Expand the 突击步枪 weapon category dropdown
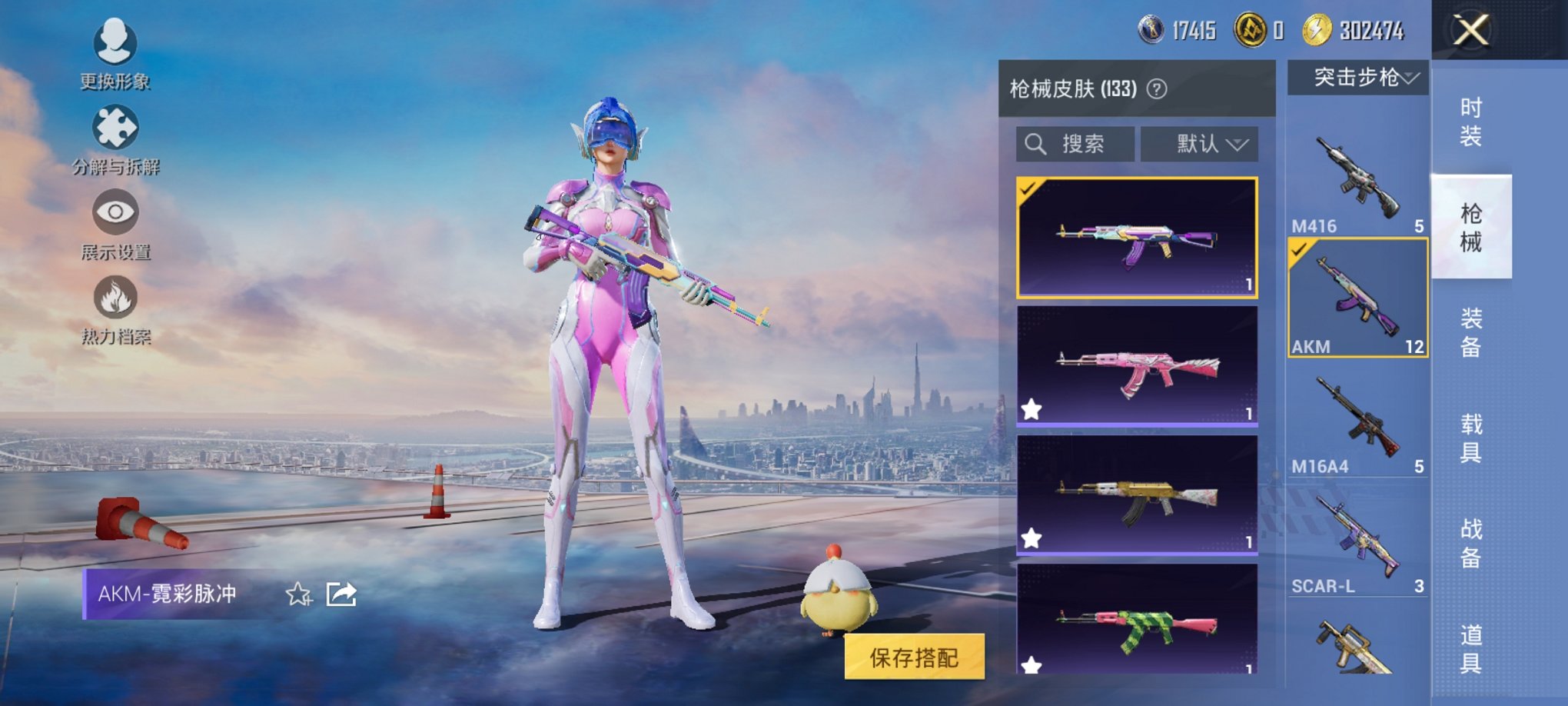 coord(1357,77)
